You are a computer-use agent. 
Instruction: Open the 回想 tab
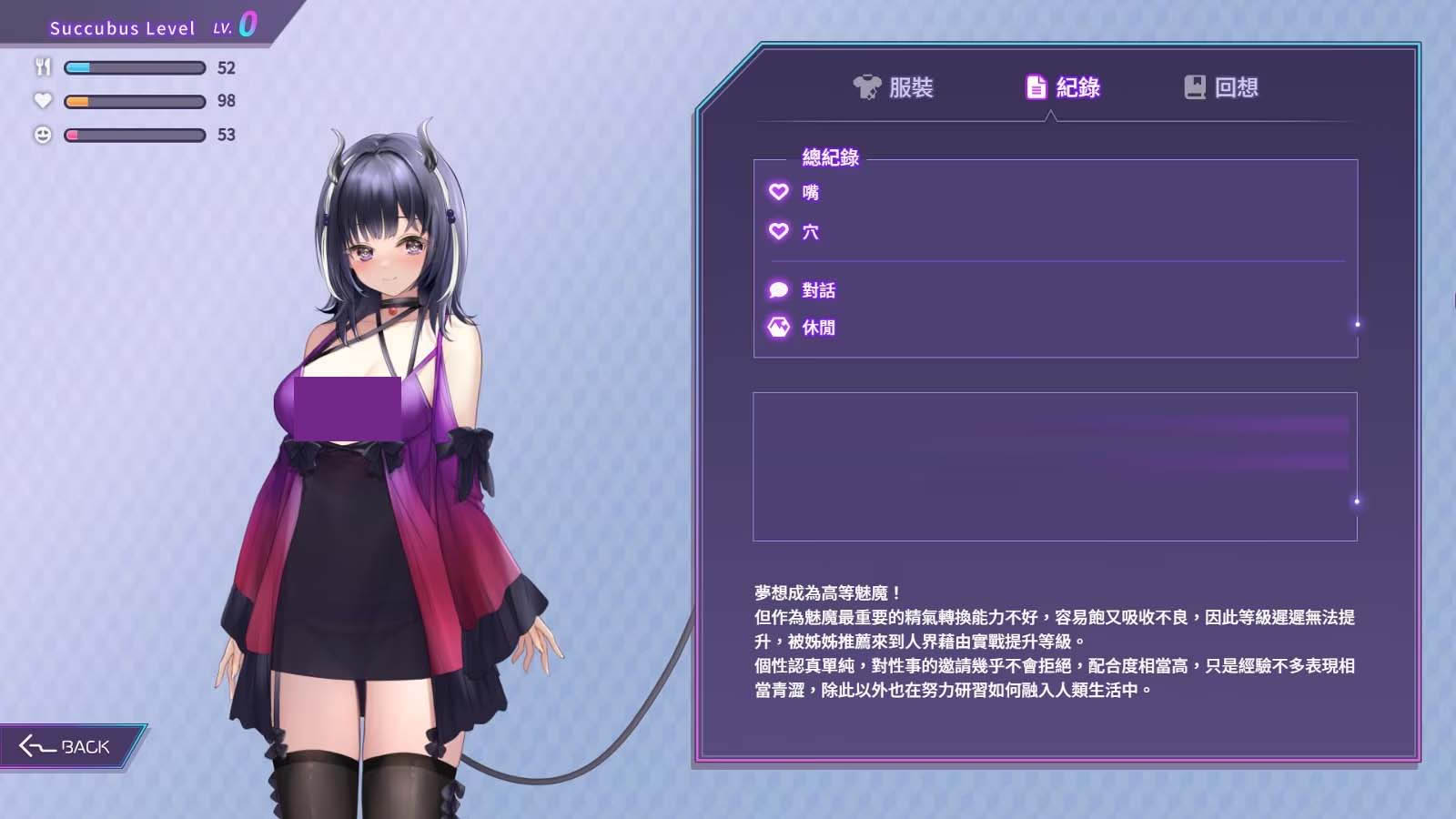coord(1224,87)
